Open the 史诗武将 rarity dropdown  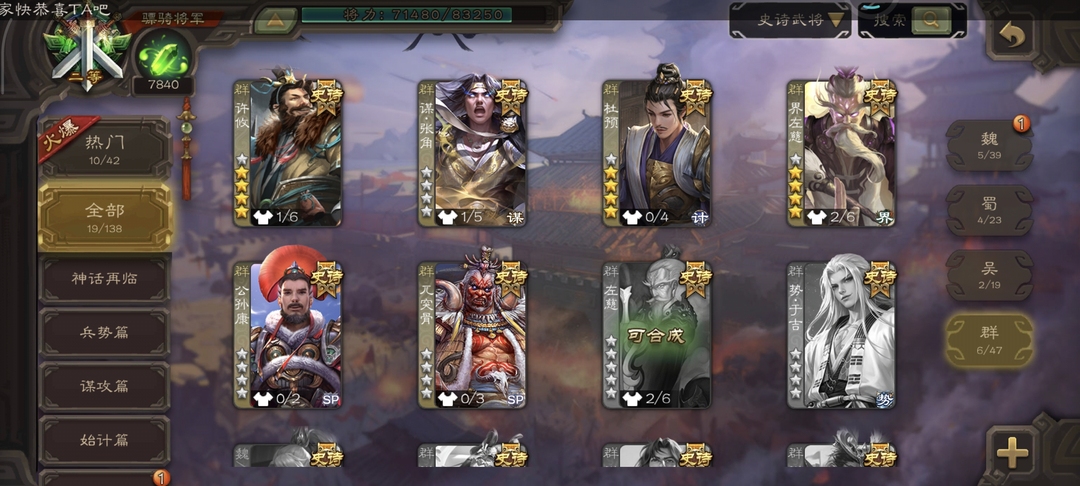click(x=790, y=19)
